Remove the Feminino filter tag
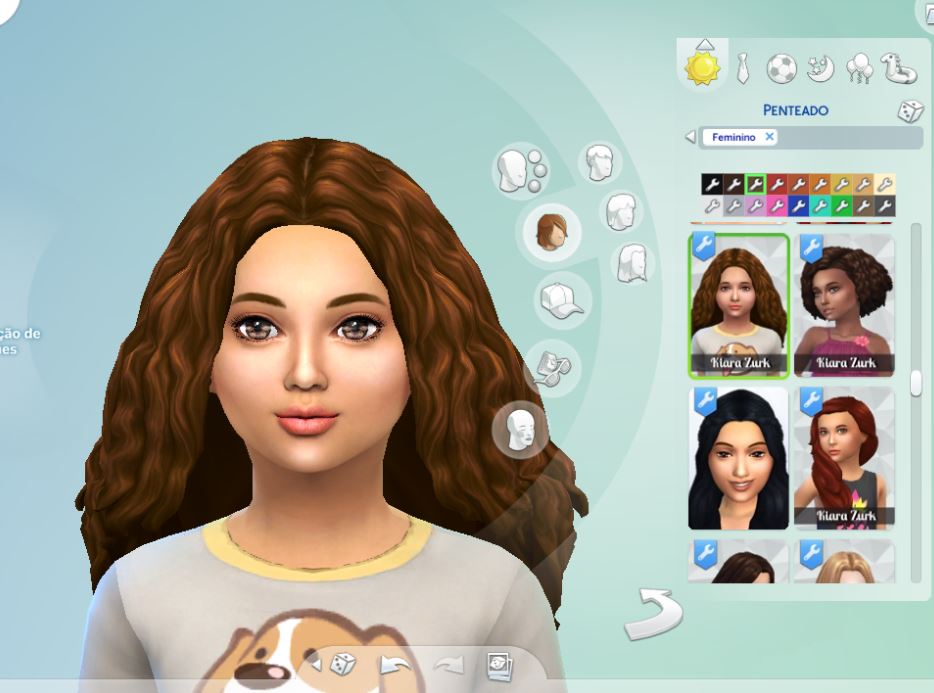Viewport: 934px width, 693px height. pos(769,137)
